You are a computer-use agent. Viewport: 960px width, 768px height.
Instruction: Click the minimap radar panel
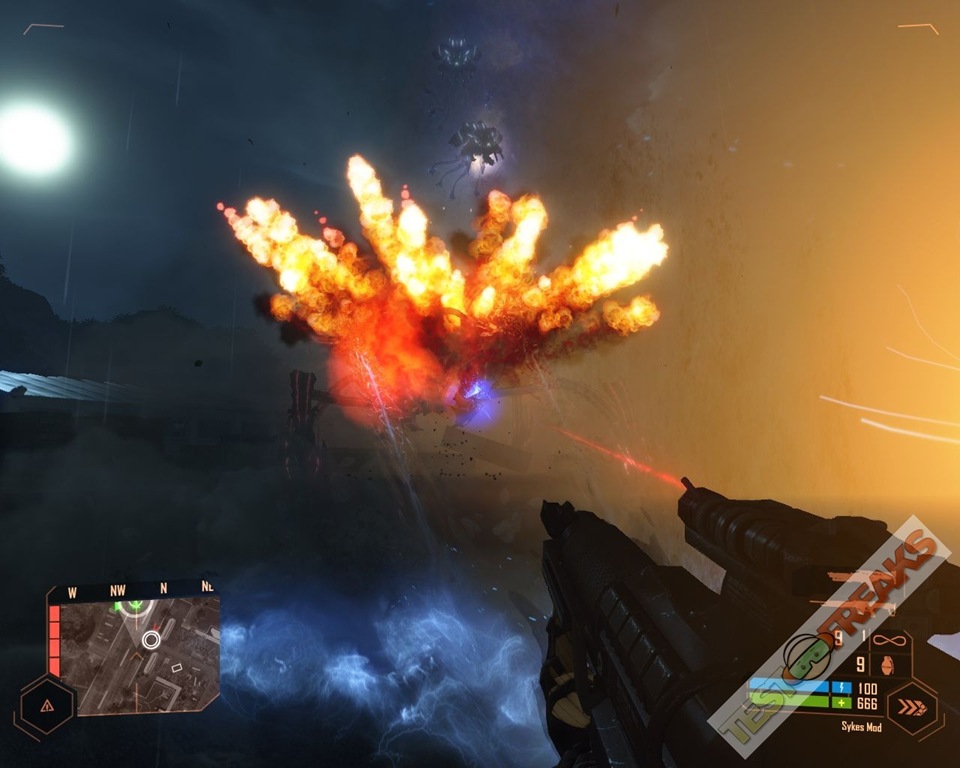(x=133, y=650)
